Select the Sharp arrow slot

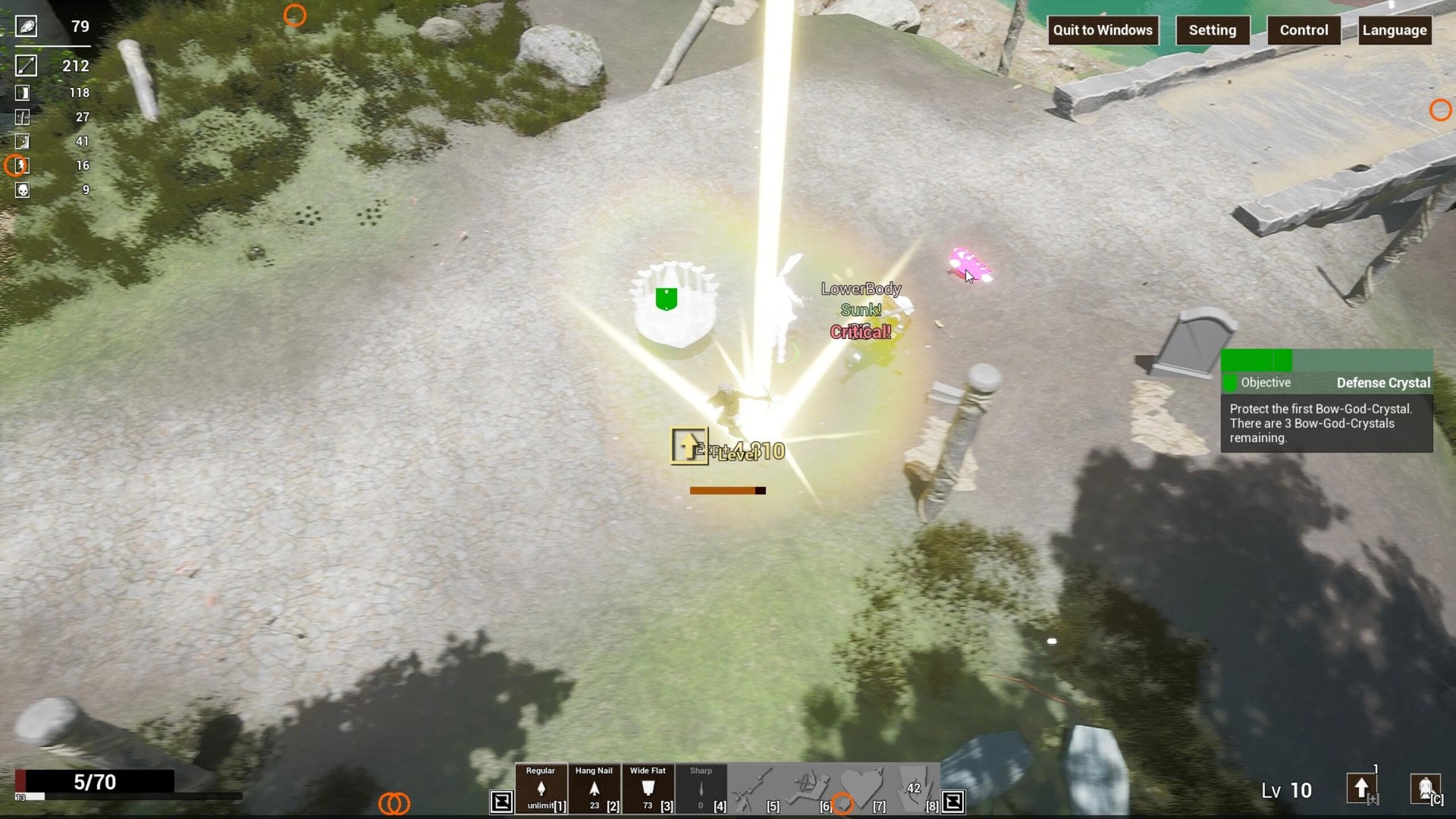(701, 789)
